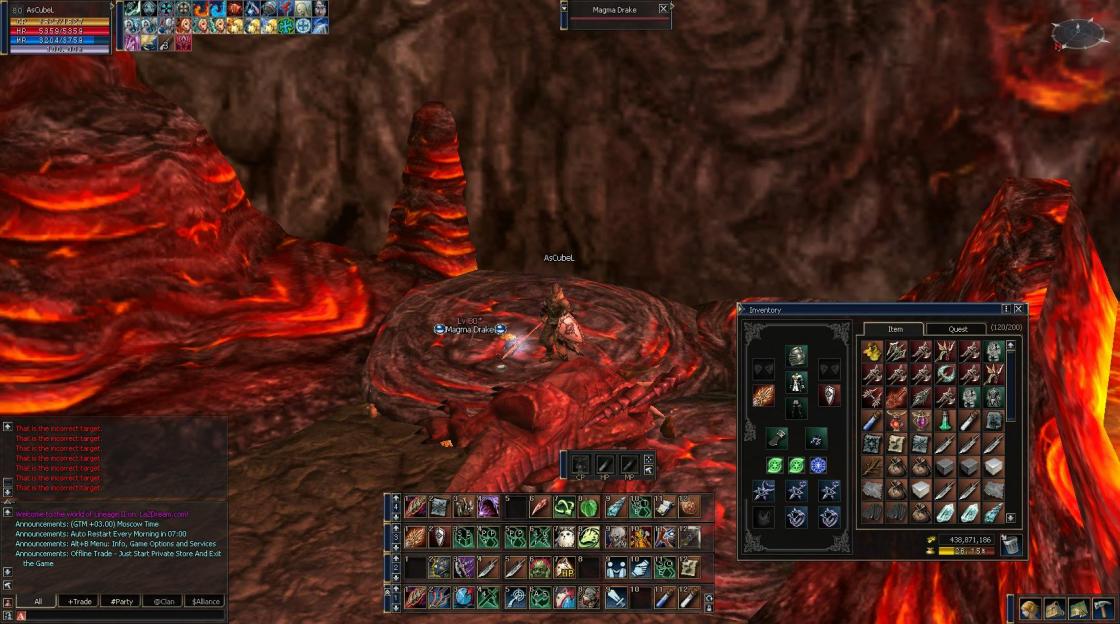Click the HP auto-potion slot
This screenshot has width=1120, height=624.
tap(605, 464)
